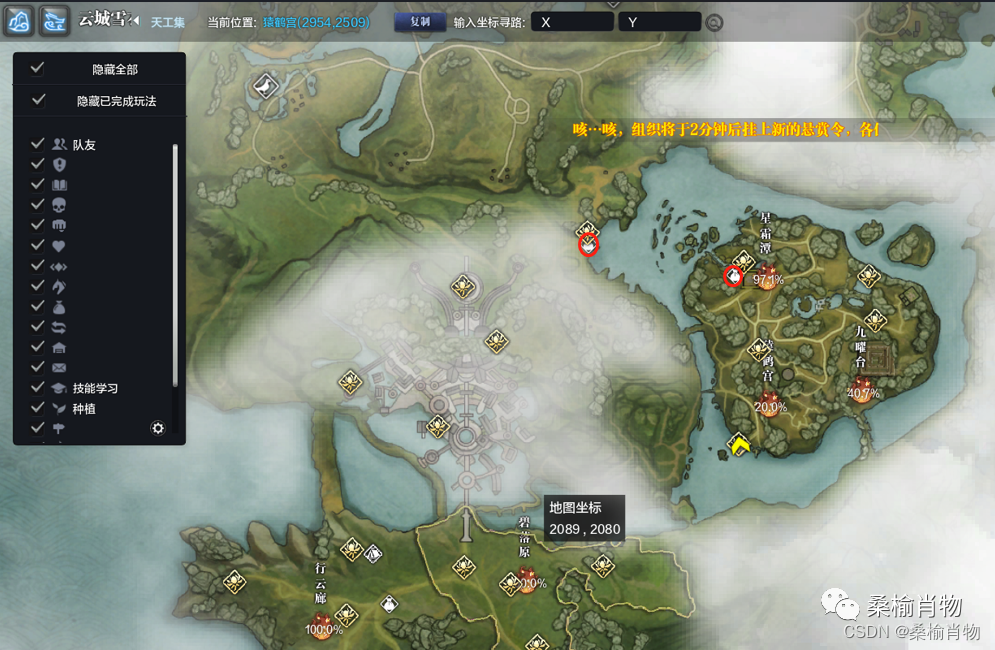
Task: Focus the Y coordinate input field
Action: 659,21
